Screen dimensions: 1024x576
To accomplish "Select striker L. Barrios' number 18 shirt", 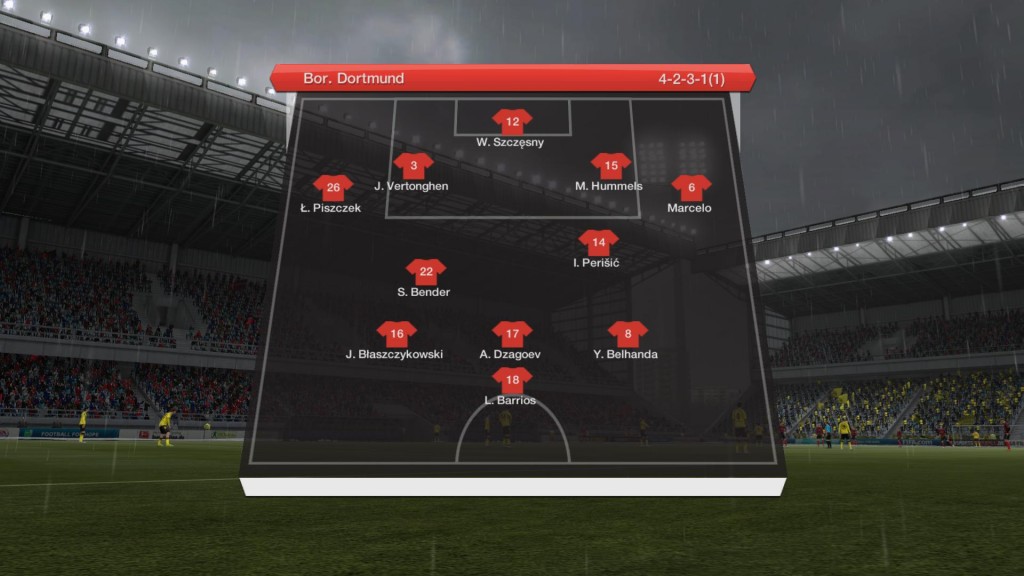I will click(512, 380).
